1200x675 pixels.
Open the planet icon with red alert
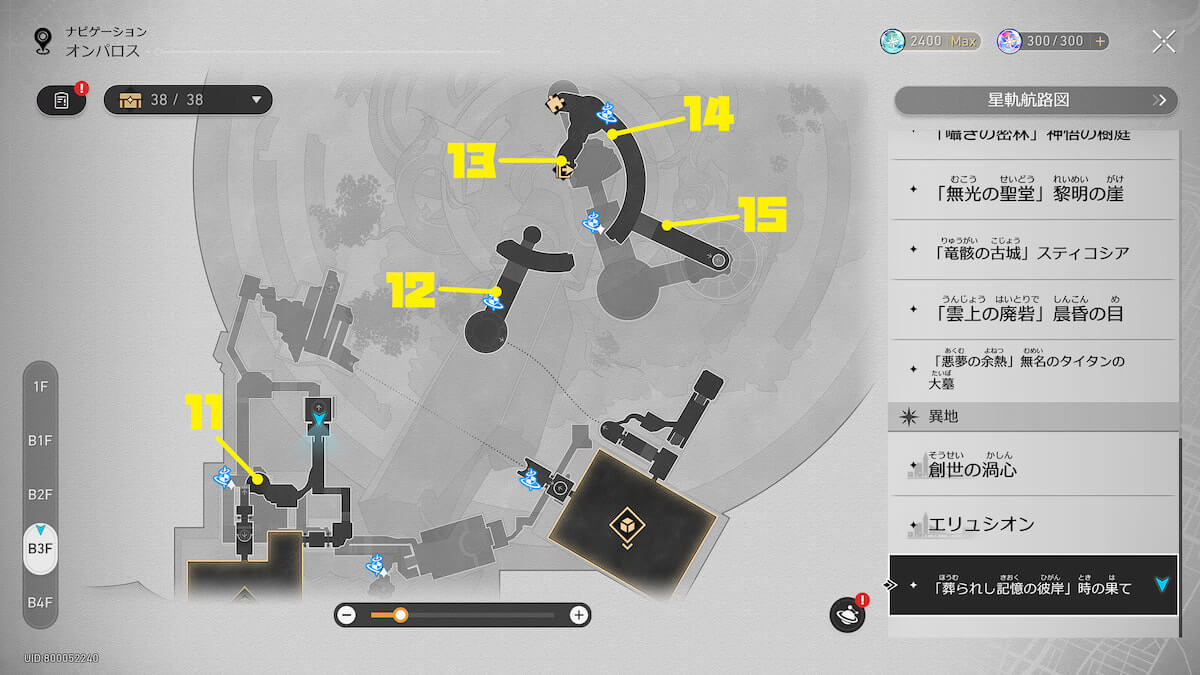click(x=847, y=614)
